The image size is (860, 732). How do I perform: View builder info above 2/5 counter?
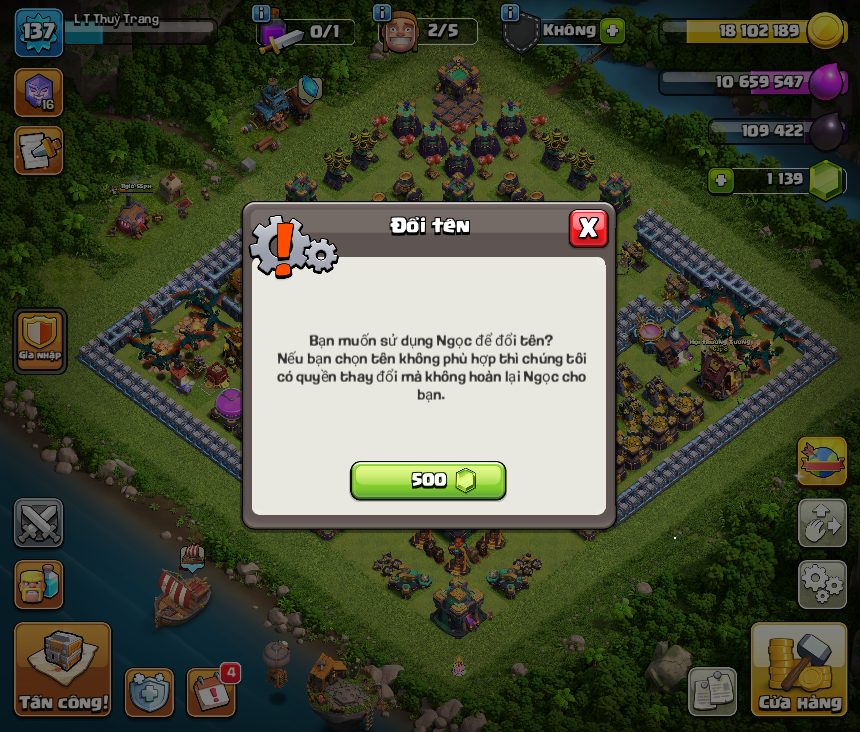[381, 13]
